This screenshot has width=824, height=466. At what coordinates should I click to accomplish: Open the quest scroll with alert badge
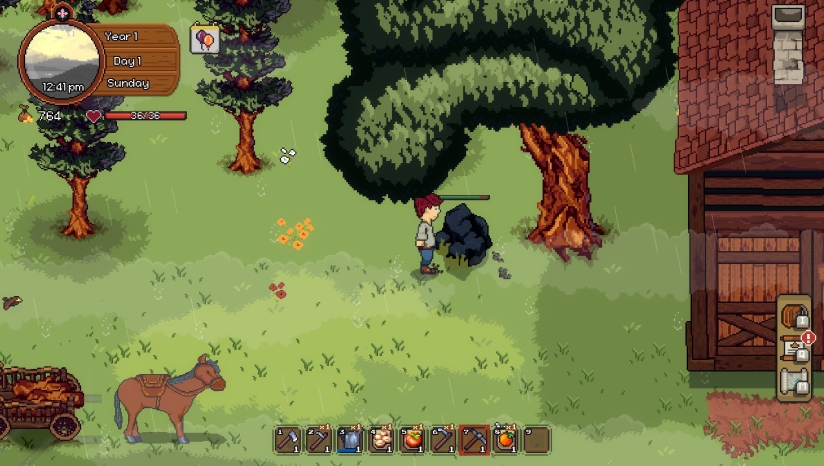794,348
